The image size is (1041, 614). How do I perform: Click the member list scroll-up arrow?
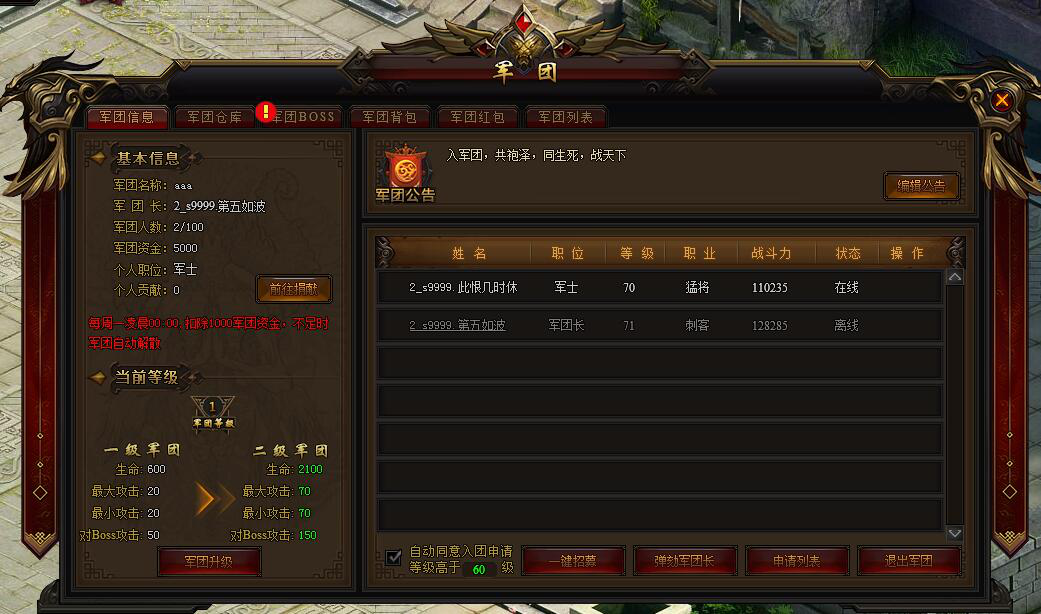click(954, 276)
